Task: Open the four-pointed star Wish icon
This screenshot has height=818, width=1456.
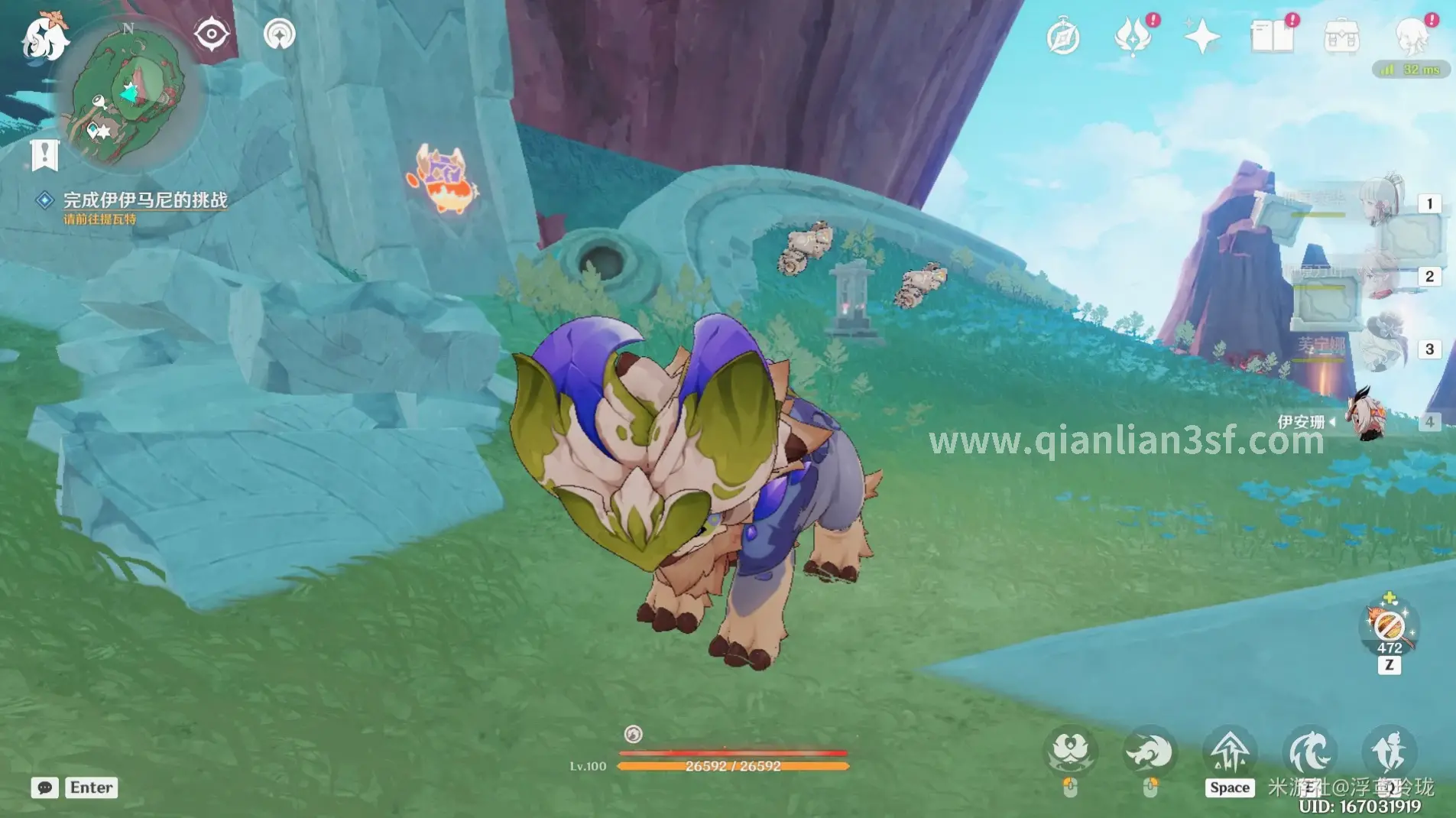Action: [1201, 37]
